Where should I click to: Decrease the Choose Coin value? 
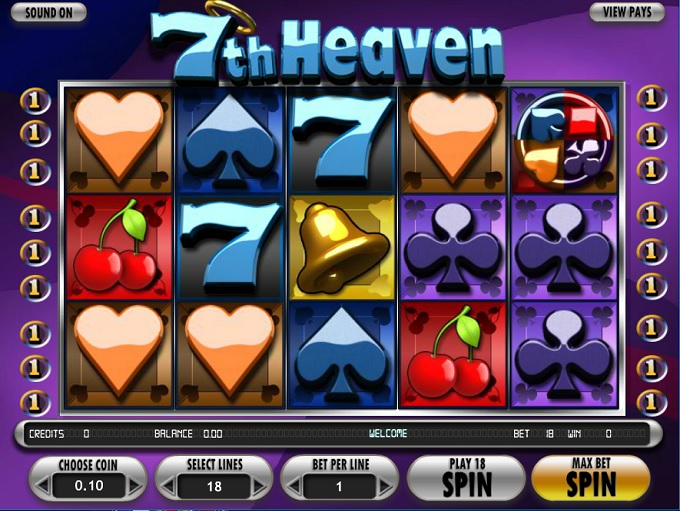pyautogui.click(x=43, y=486)
